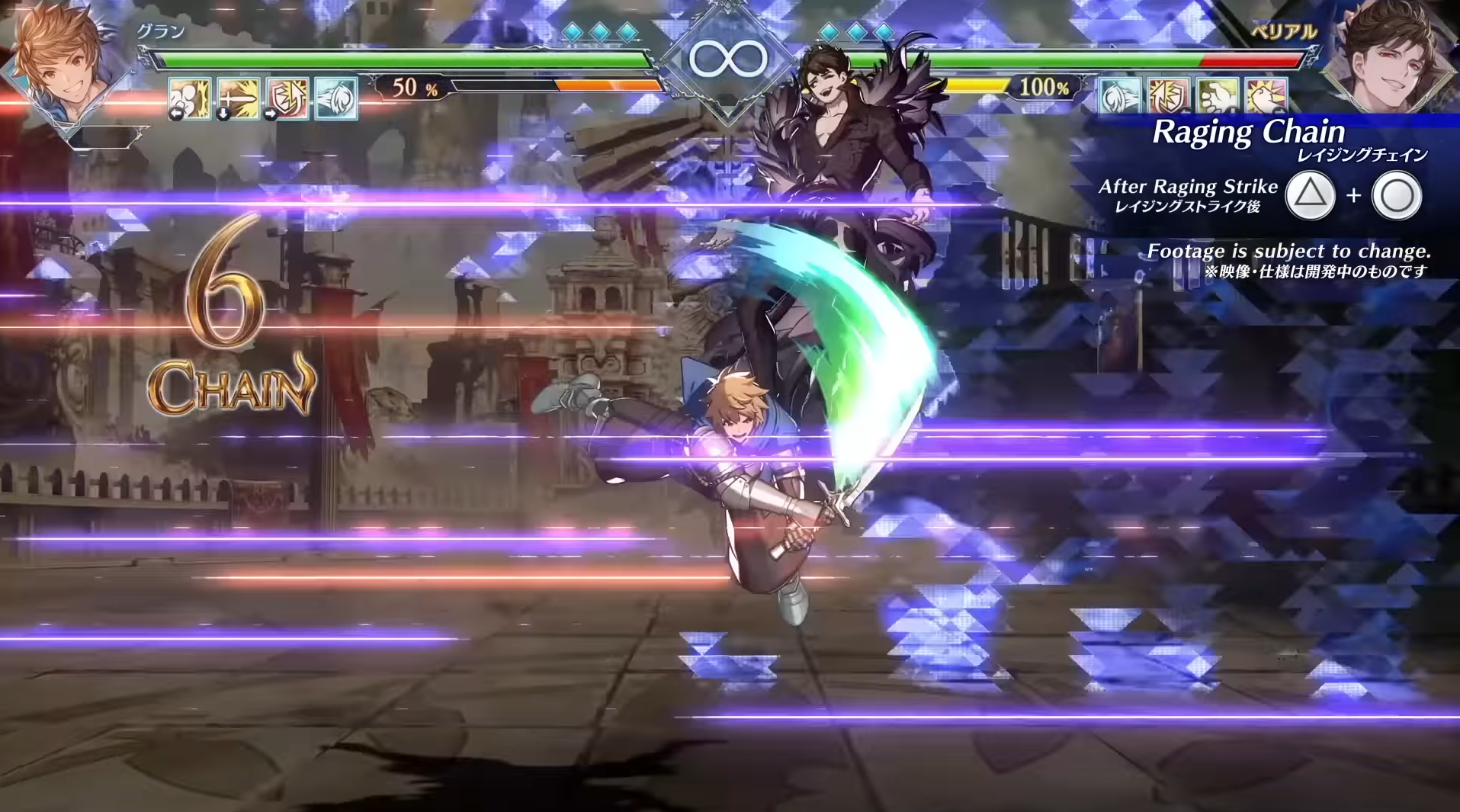
Task: Select Gran's sword slash skill icon
Action: pos(238,99)
